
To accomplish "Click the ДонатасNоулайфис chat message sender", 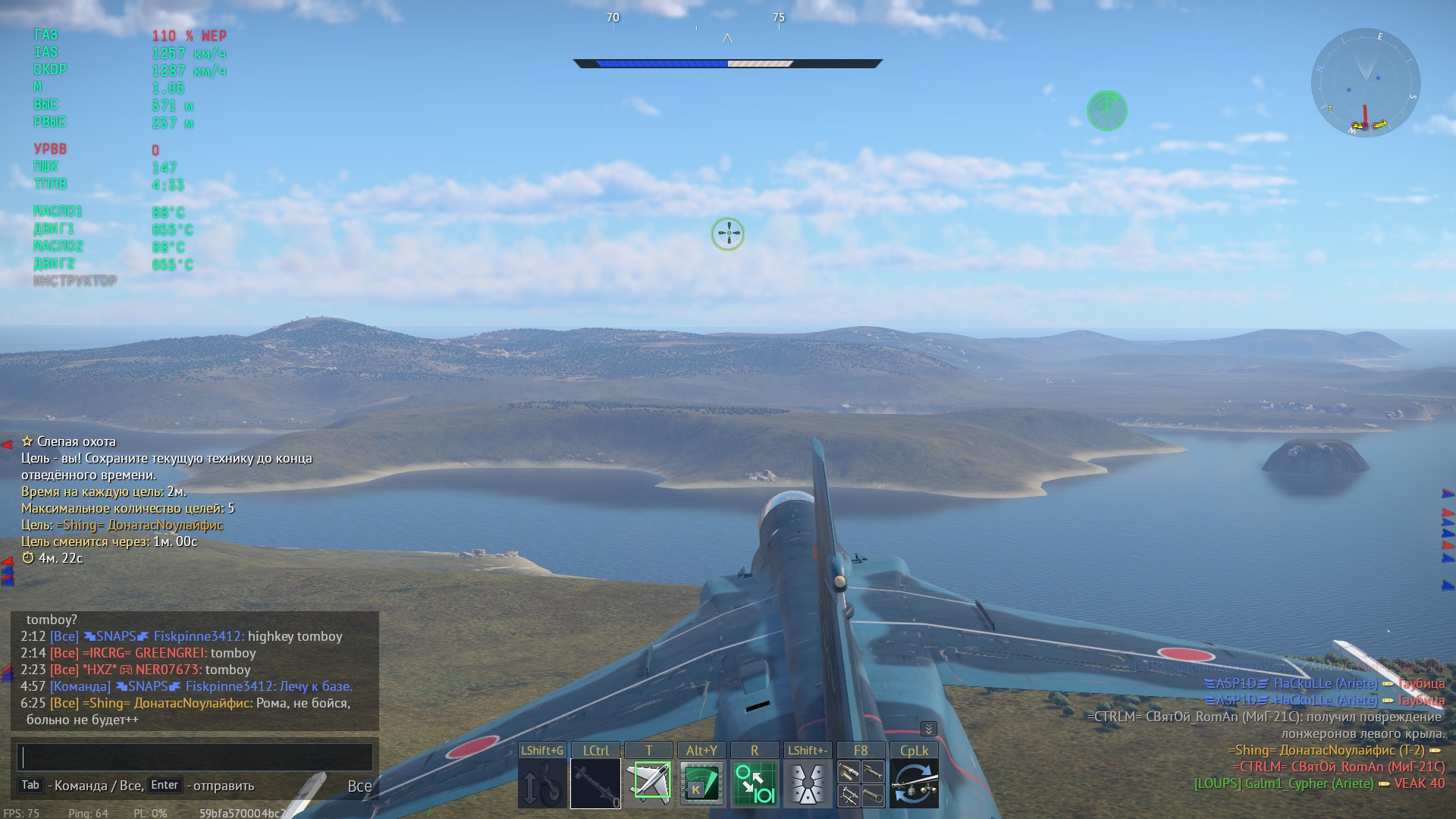I will (x=193, y=703).
